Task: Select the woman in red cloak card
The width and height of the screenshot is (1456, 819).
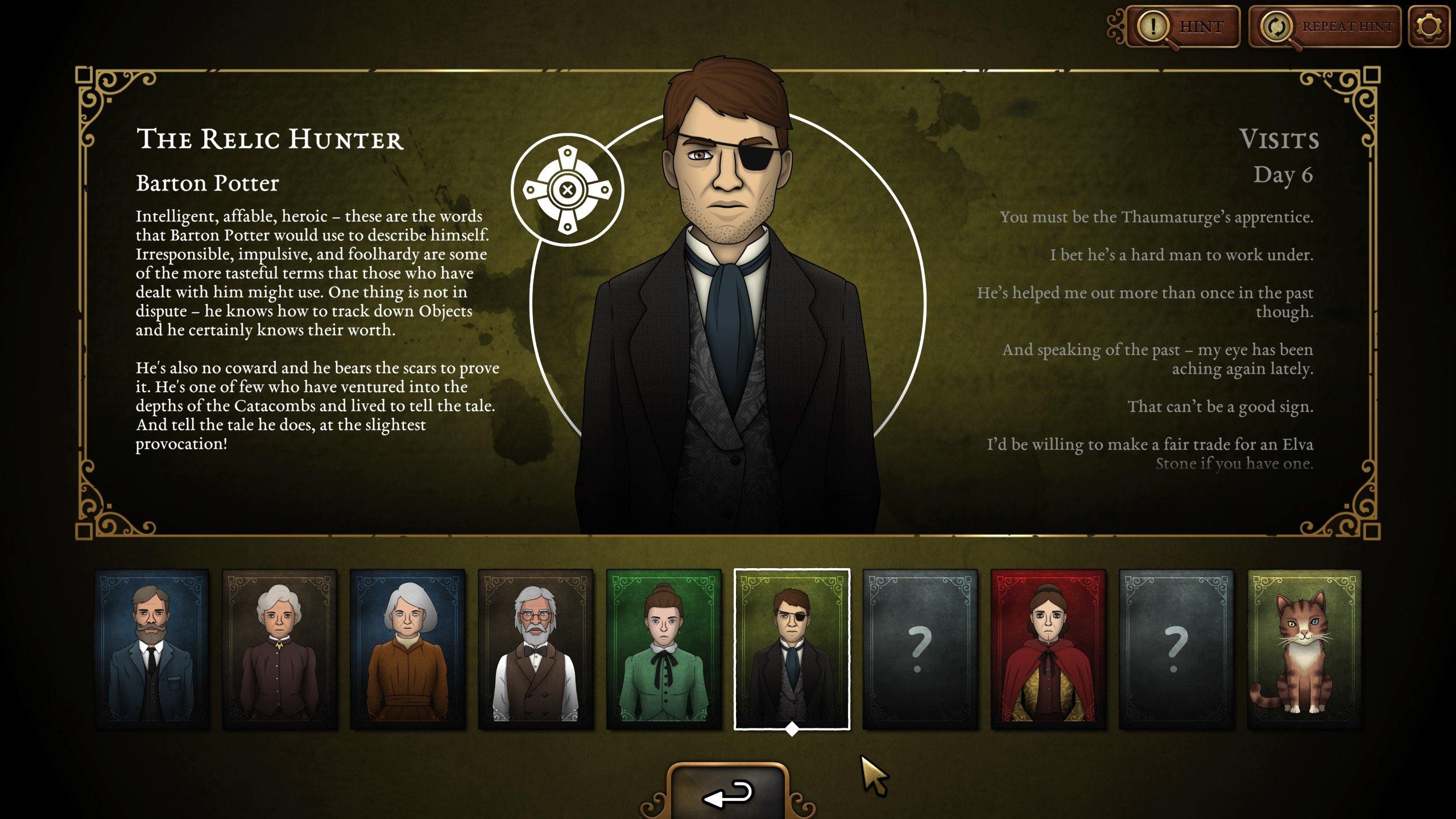Action: [x=1048, y=649]
